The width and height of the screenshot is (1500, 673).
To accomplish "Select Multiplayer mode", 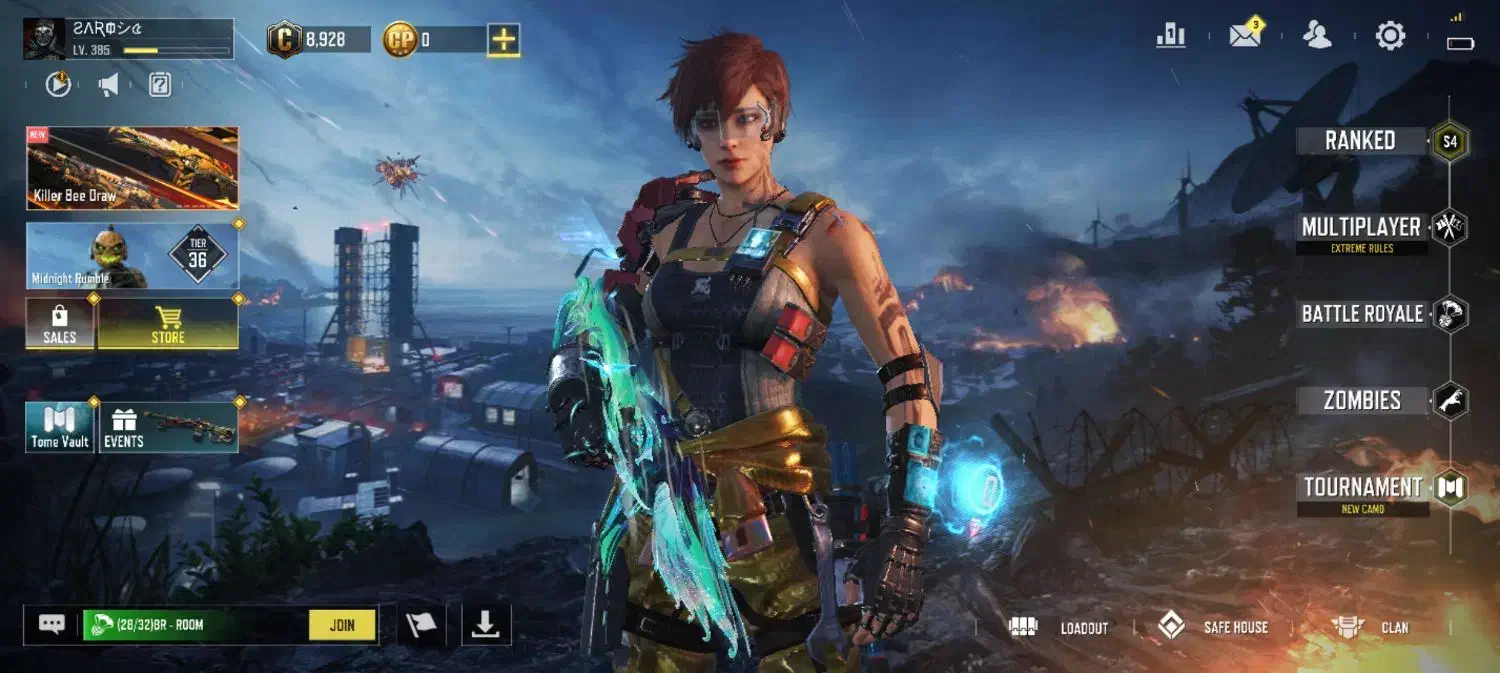I will pos(1361,227).
